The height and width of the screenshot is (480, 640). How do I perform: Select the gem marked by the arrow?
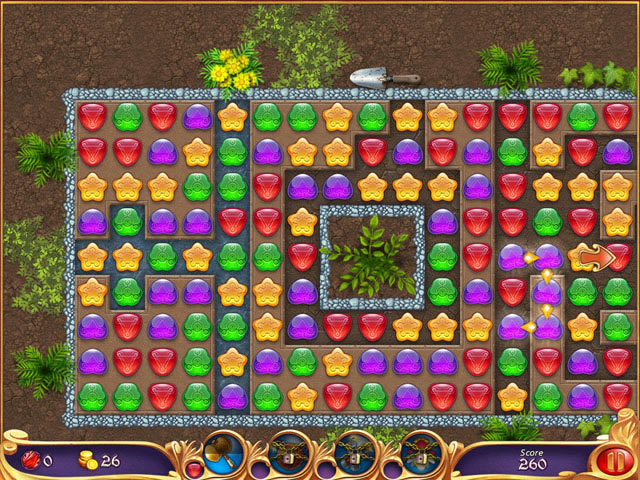[x=584, y=258]
